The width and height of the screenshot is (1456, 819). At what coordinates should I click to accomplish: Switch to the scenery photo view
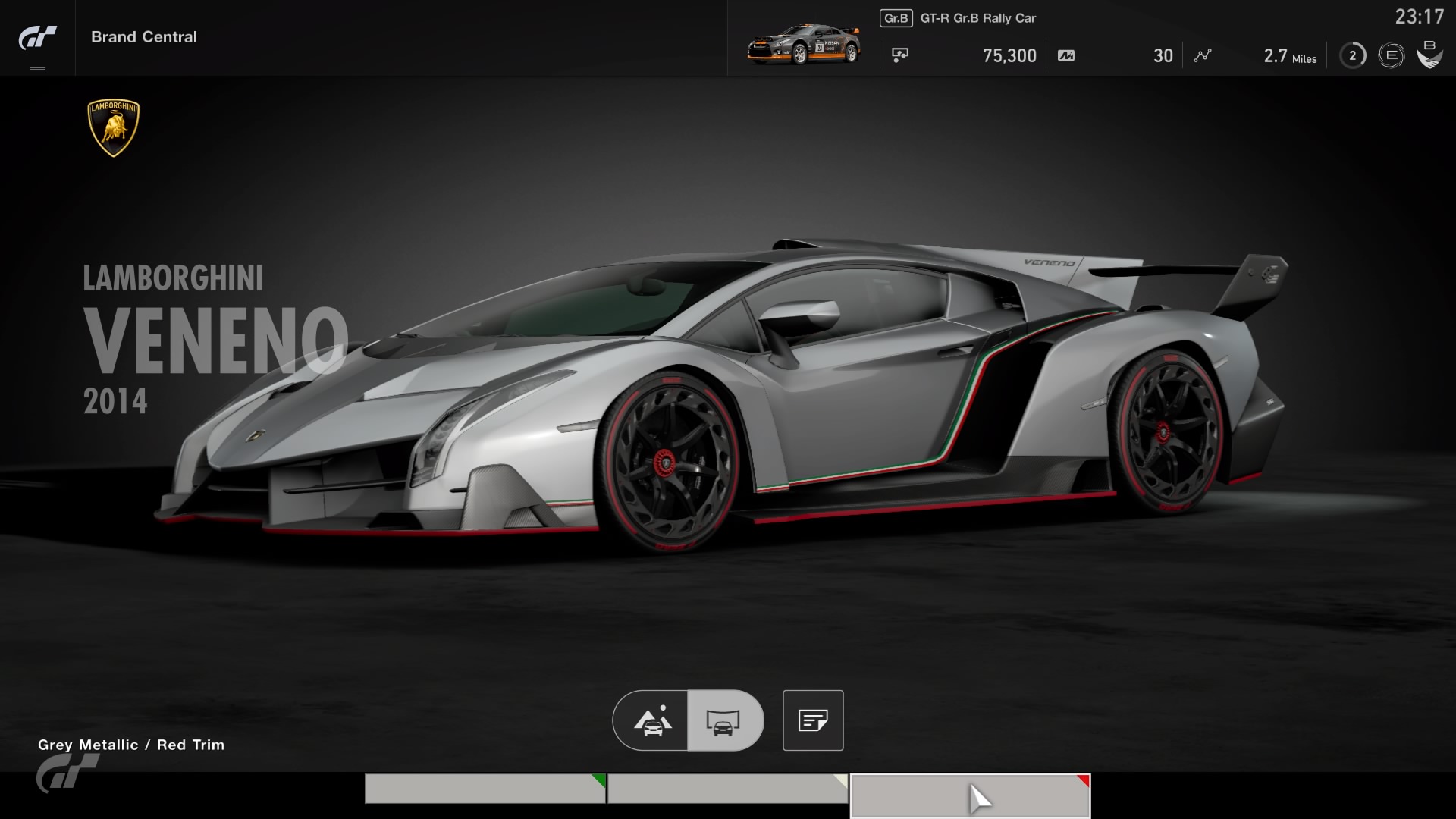652,720
